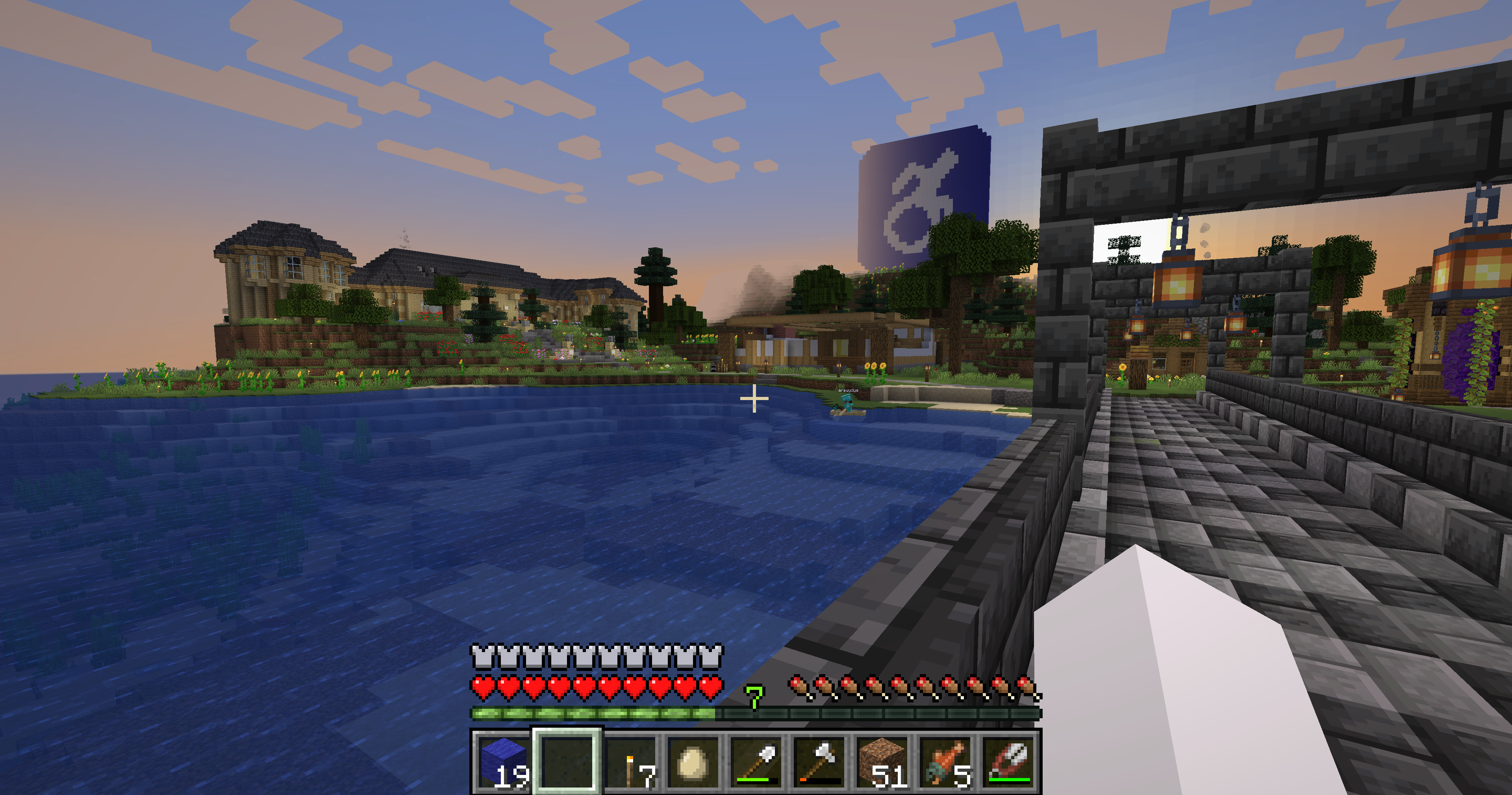
Task: Pick the cooked salmon hotbar slot
Action: click(947, 762)
